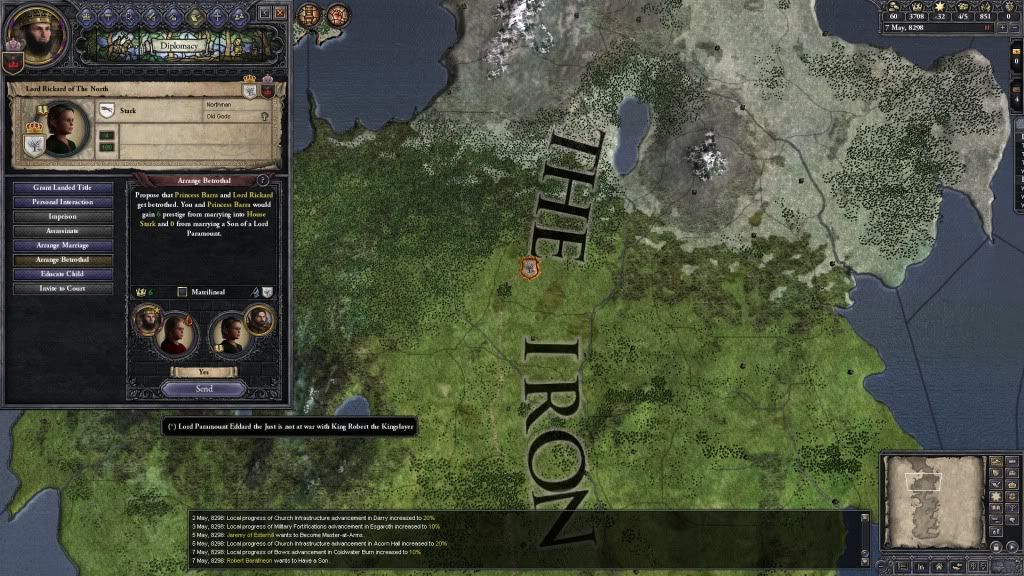
Task: Toggle the Matrilineal checkbox
Action: click(182, 292)
